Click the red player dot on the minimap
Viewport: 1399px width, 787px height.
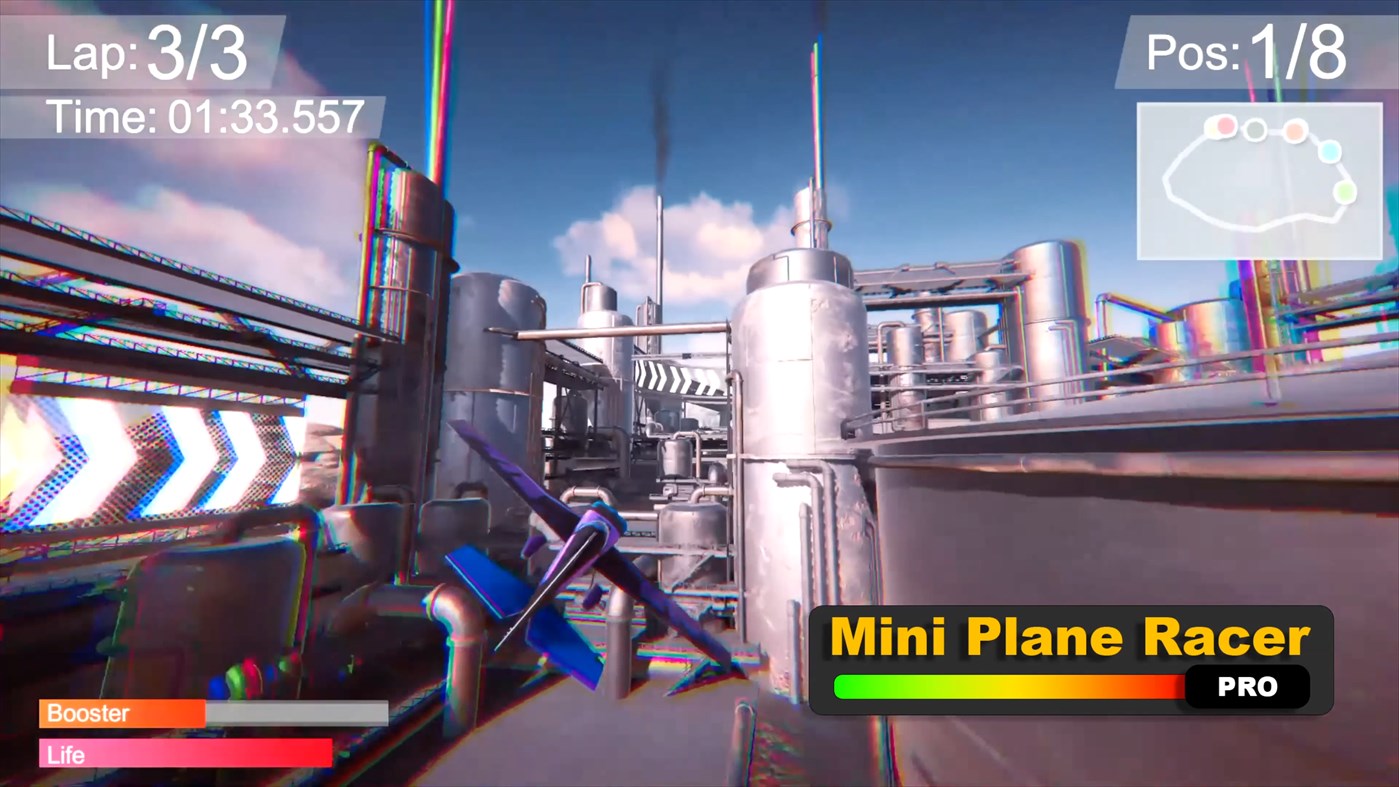[x=1224, y=126]
